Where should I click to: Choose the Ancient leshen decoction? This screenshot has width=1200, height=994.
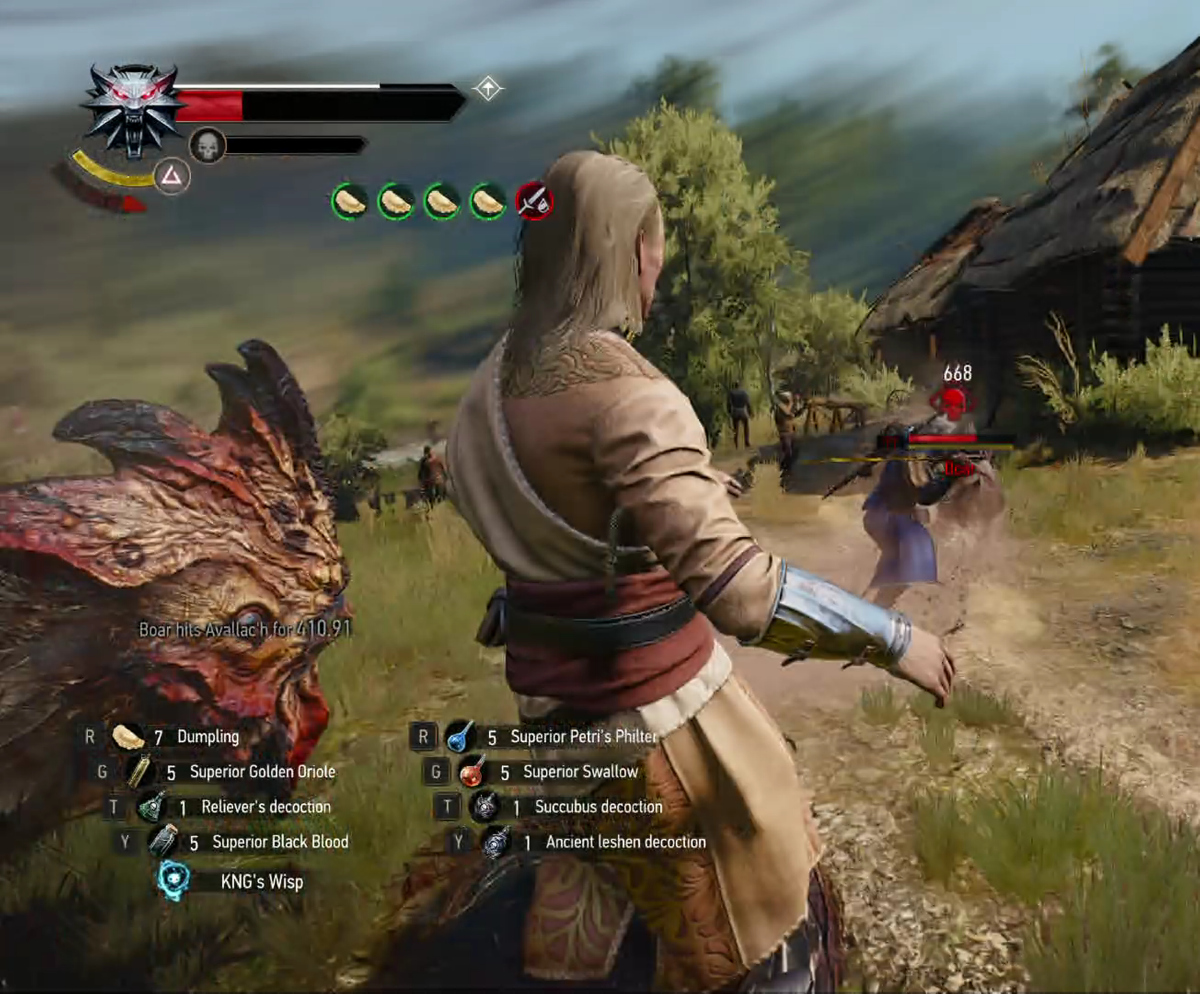click(x=496, y=842)
